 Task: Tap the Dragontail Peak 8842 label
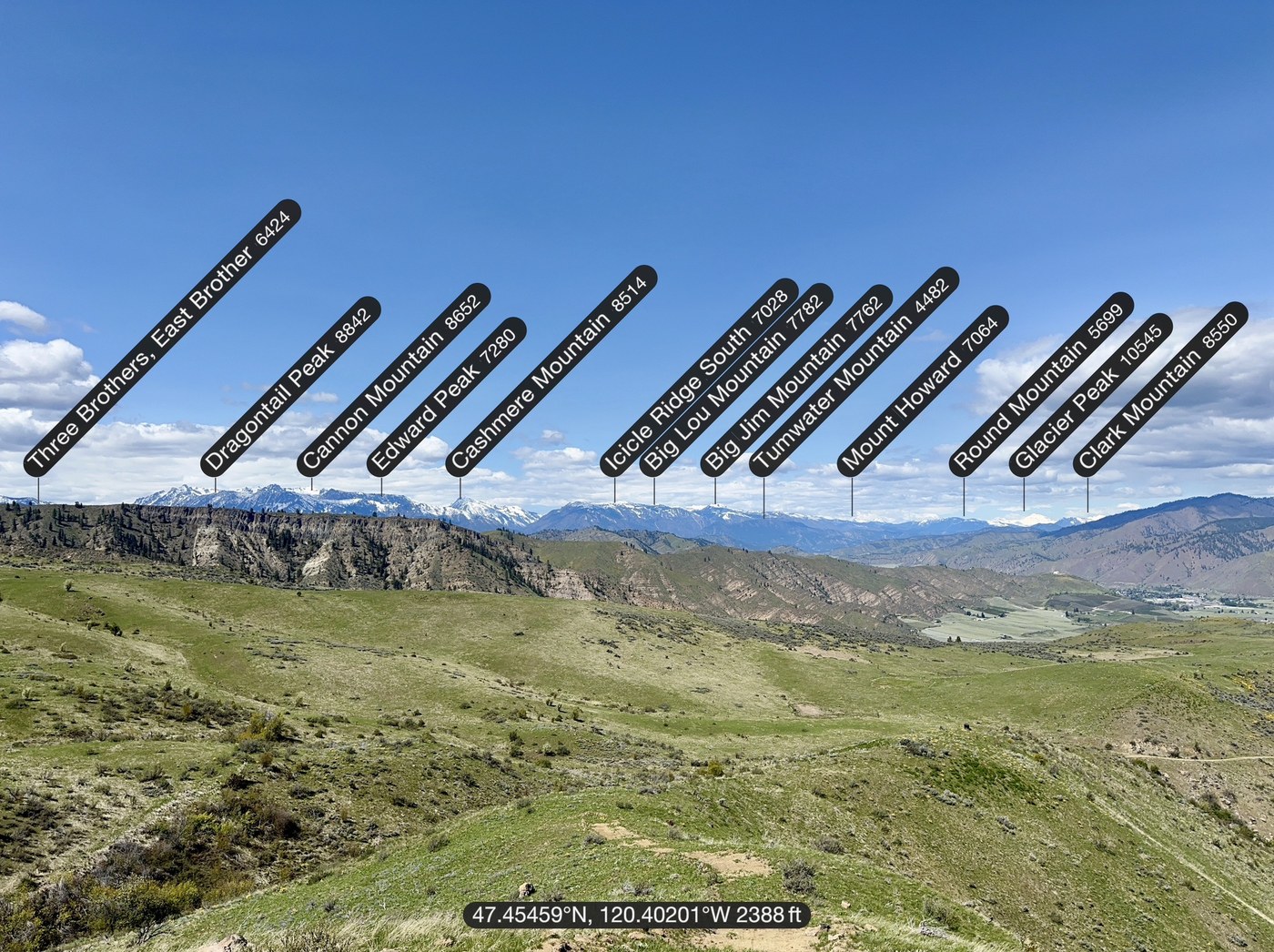[290, 385]
